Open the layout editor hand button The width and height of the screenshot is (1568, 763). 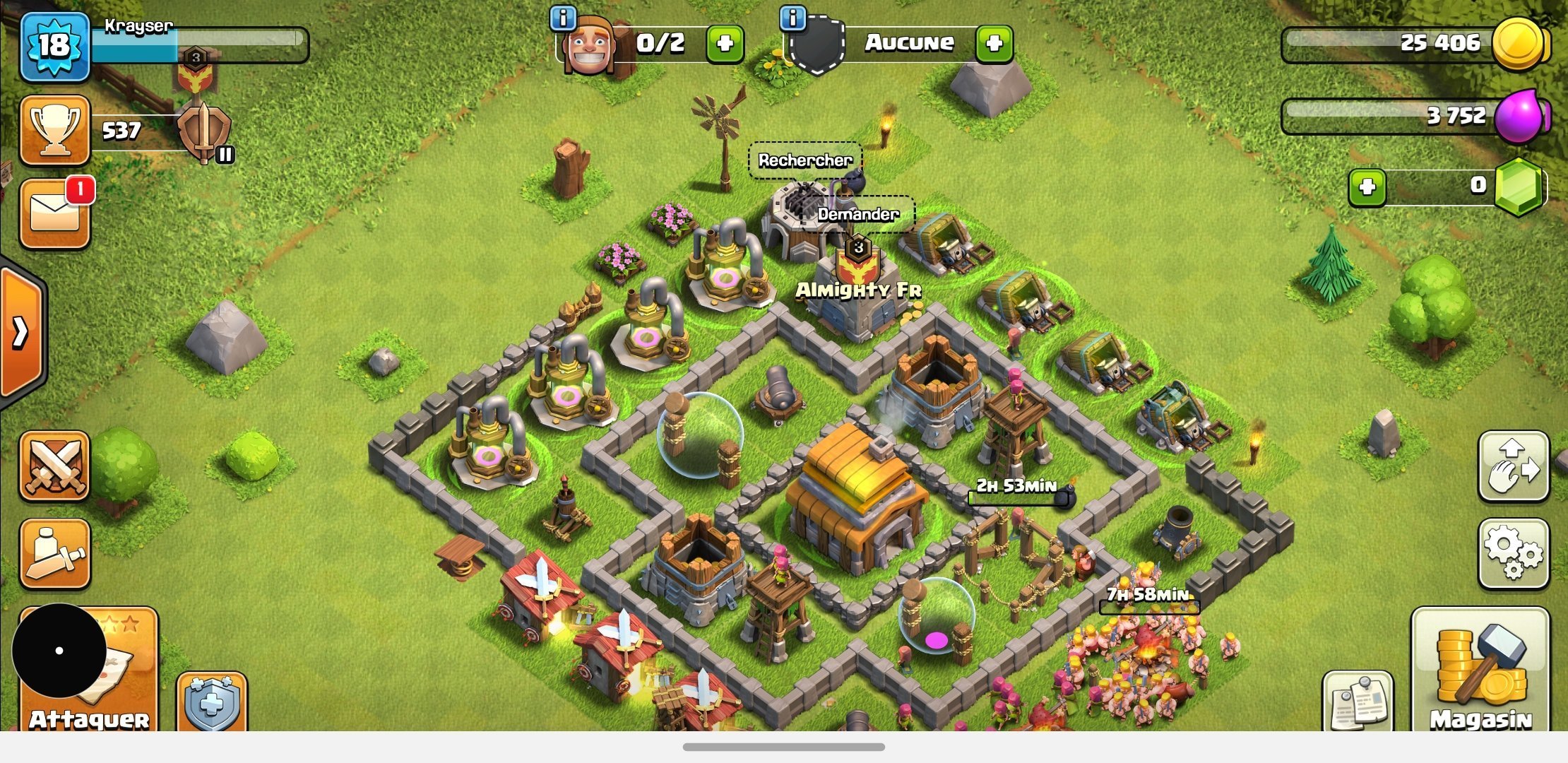[x=1513, y=466]
